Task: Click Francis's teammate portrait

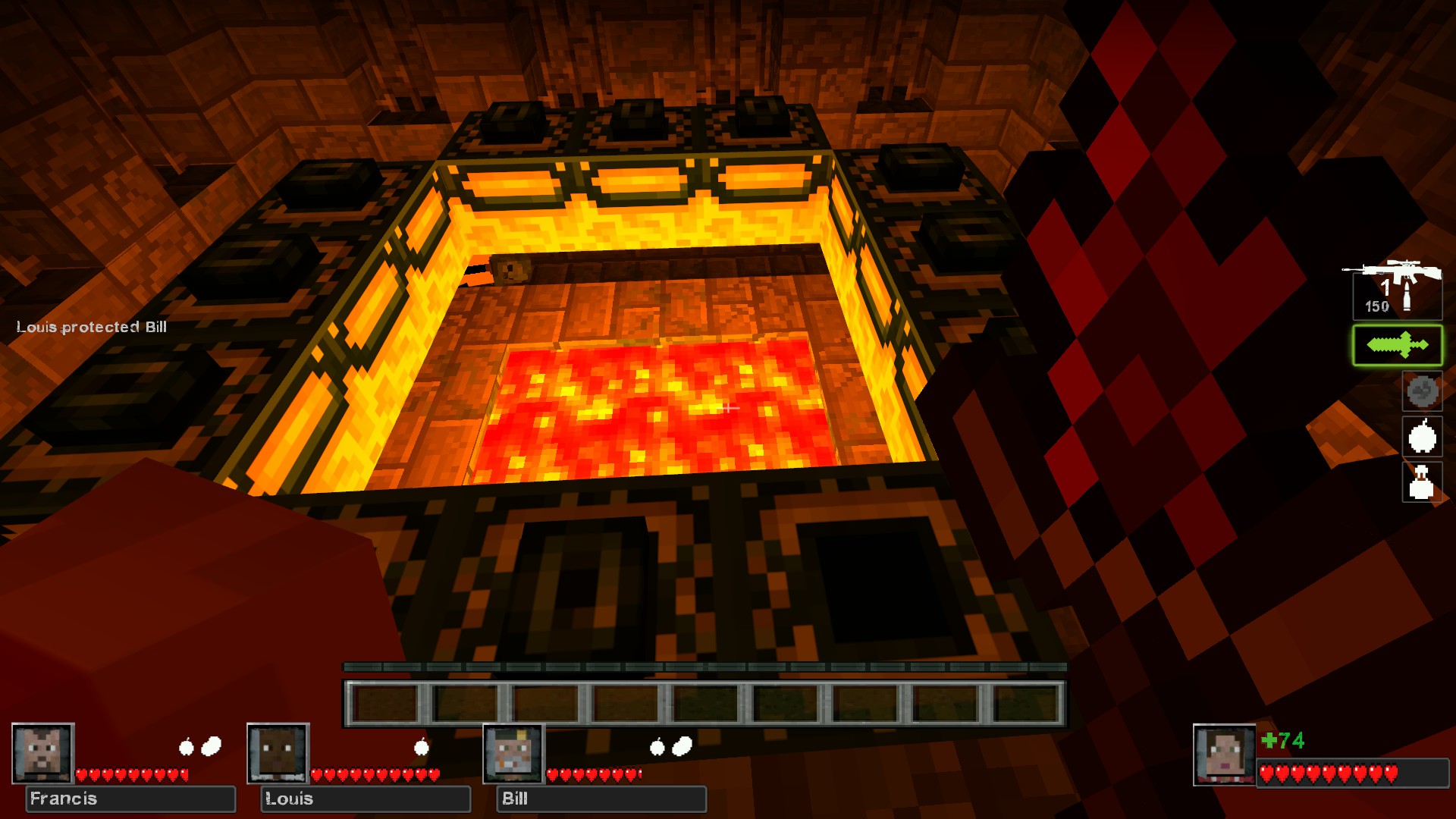Action: (42, 753)
